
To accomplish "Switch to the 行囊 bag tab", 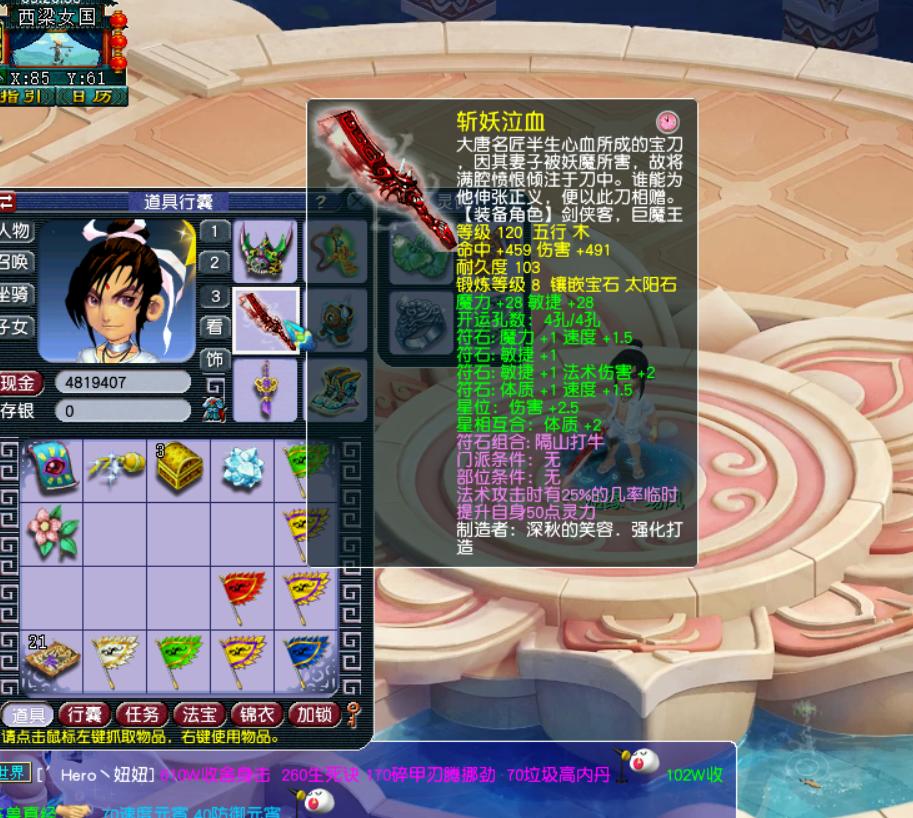I will pos(84,714).
